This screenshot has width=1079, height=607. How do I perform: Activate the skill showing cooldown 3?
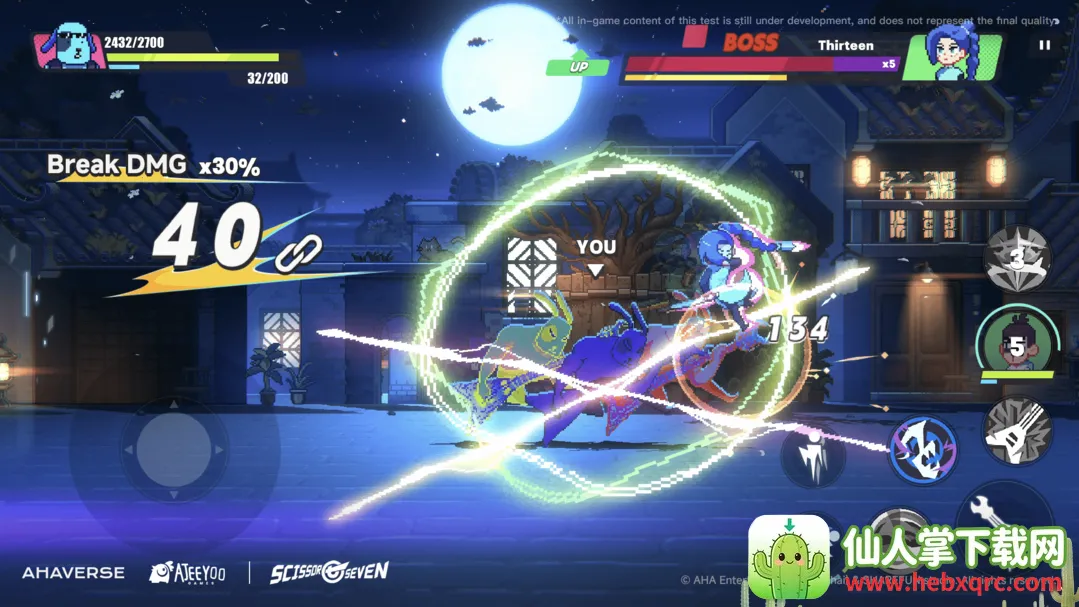point(1017,257)
